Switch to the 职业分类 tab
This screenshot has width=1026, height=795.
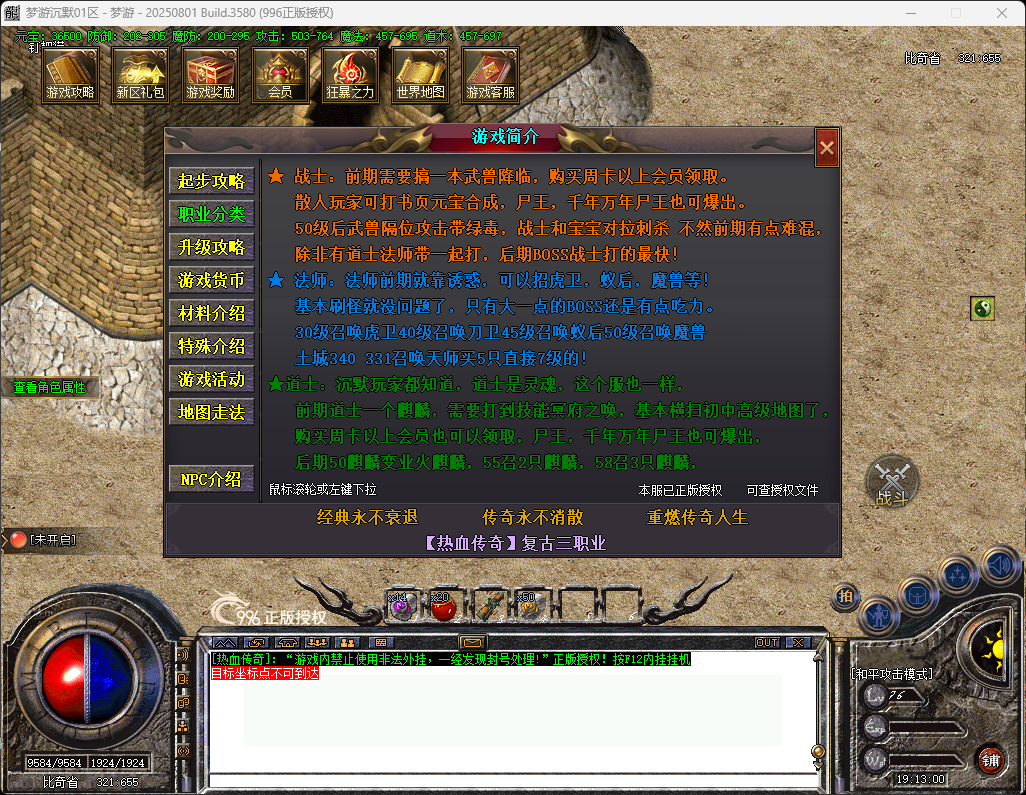coord(211,214)
